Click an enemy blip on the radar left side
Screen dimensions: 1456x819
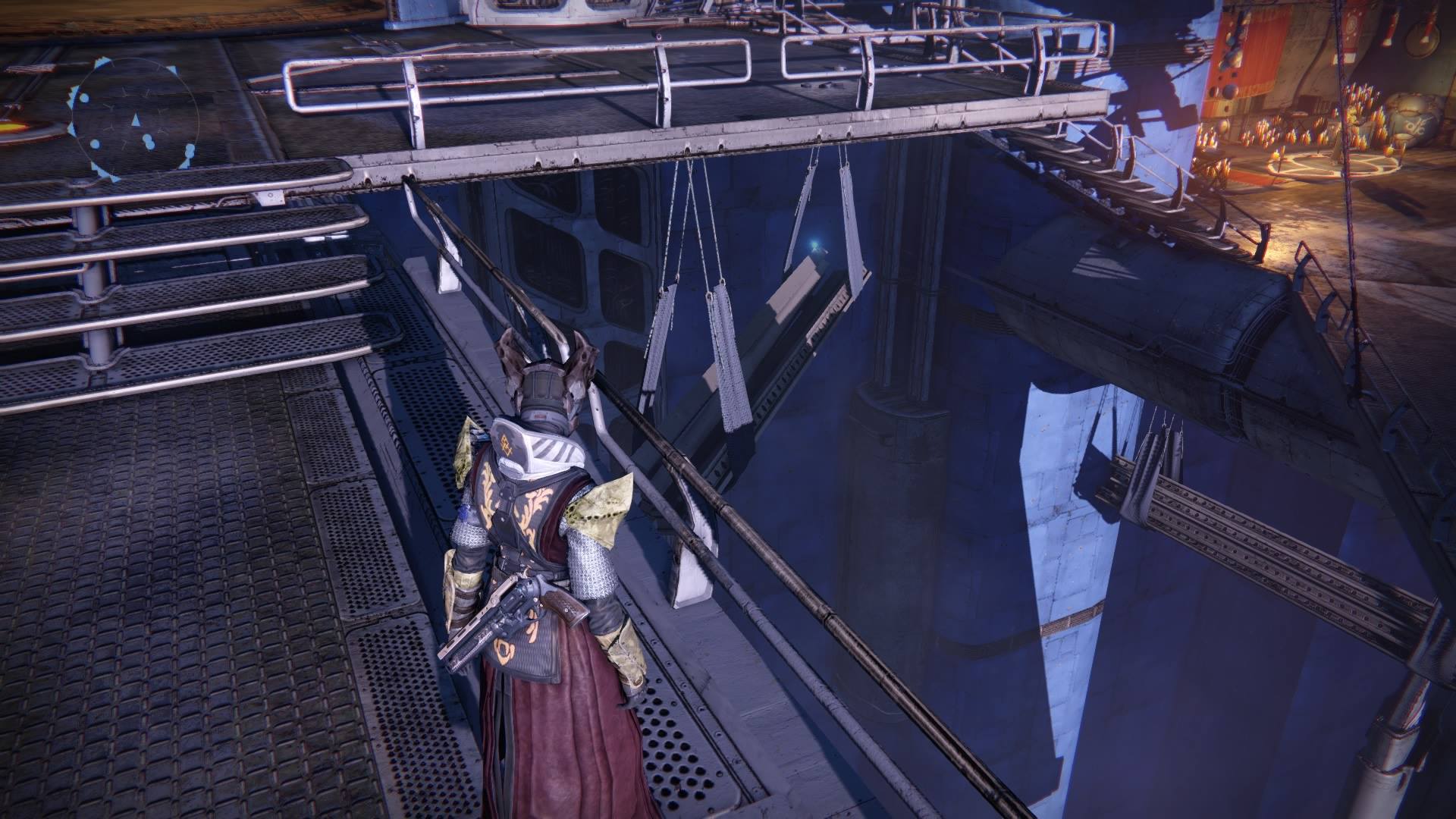[83, 98]
